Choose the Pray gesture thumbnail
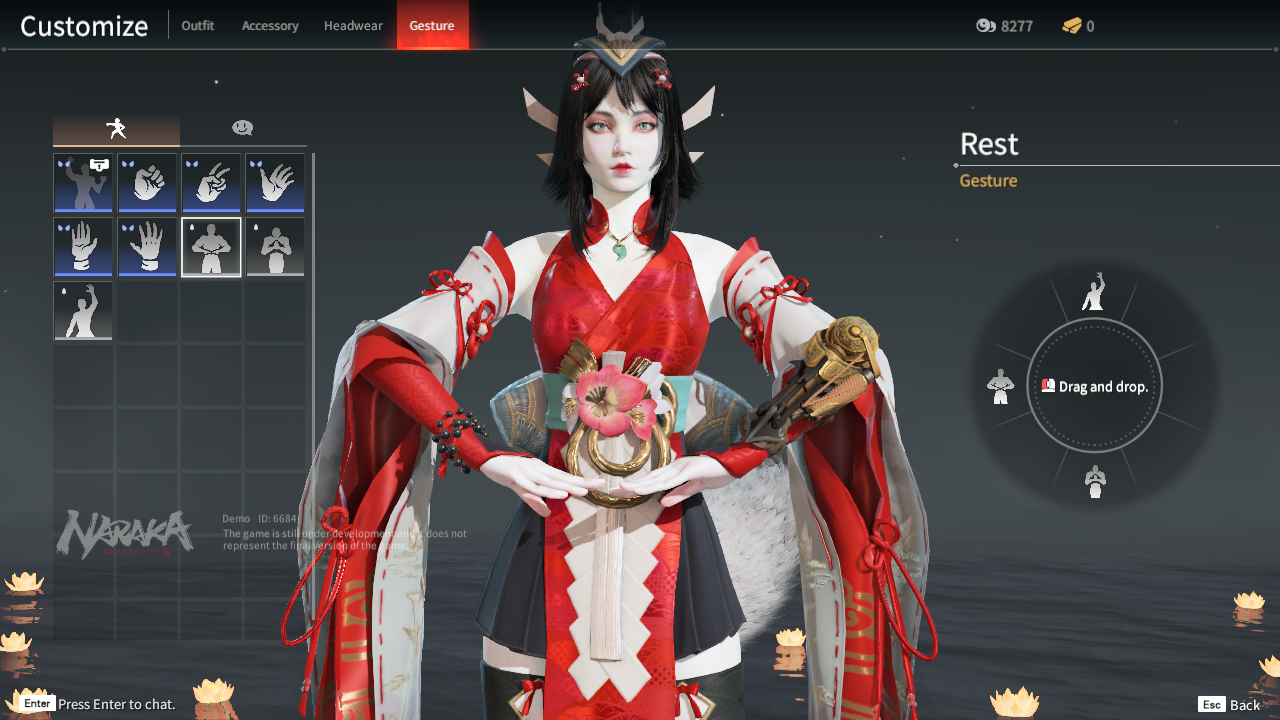Viewport: 1280px width, 720px height. pyautogui.click(x=275, y=246)
